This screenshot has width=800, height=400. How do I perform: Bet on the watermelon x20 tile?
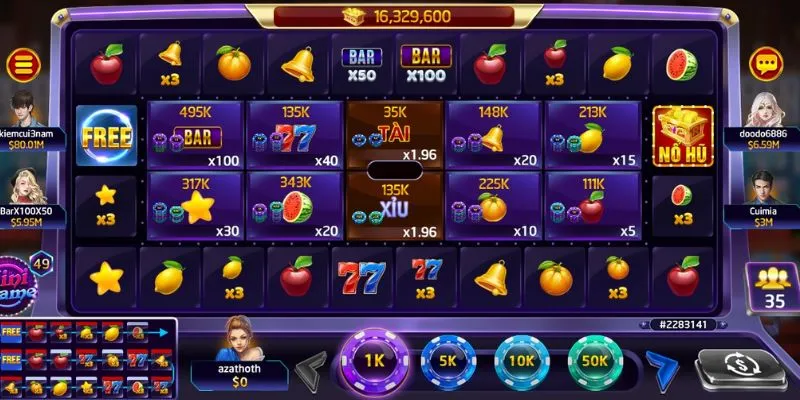(x=294, y=207)
